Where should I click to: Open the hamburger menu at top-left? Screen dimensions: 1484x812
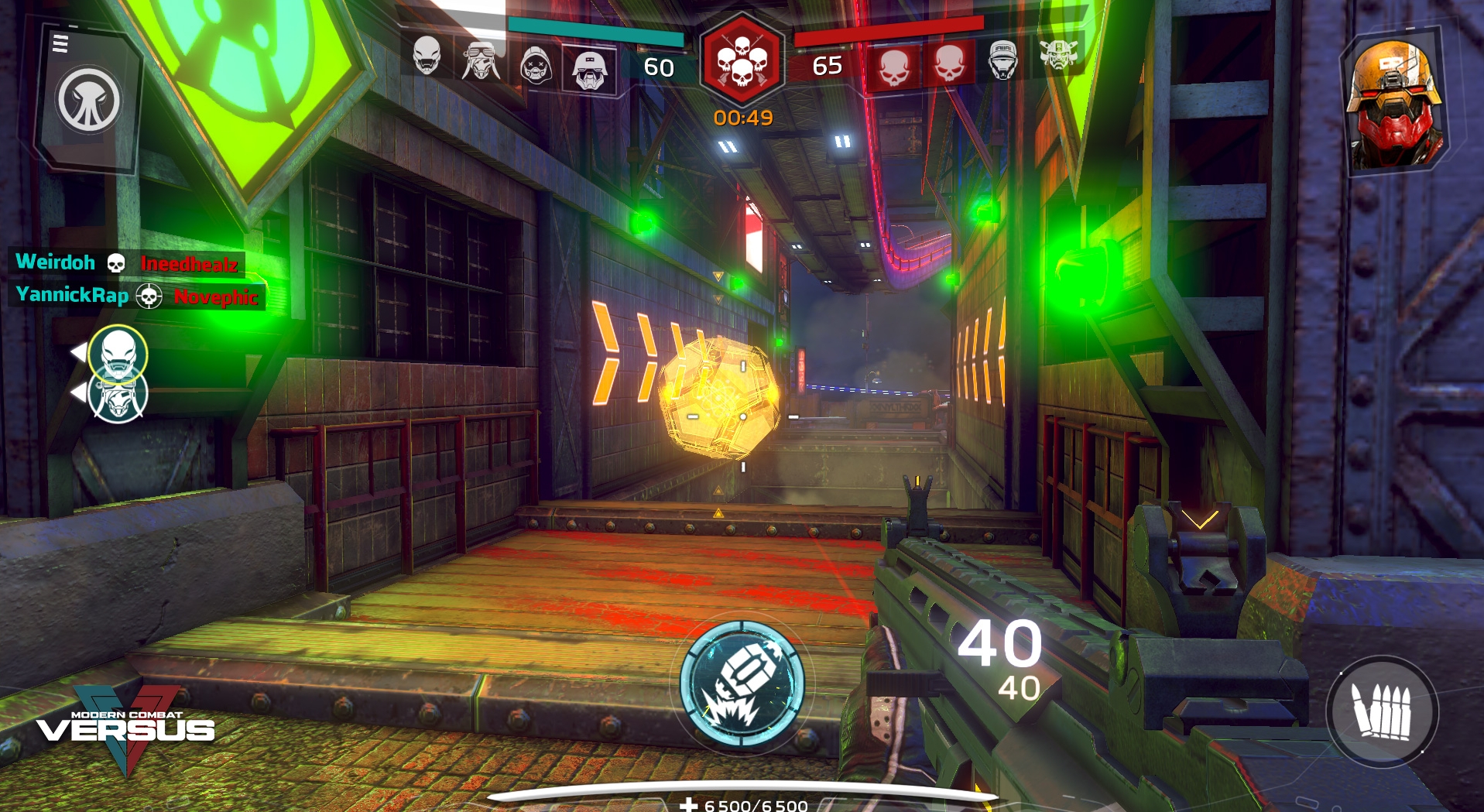[60, 43]
